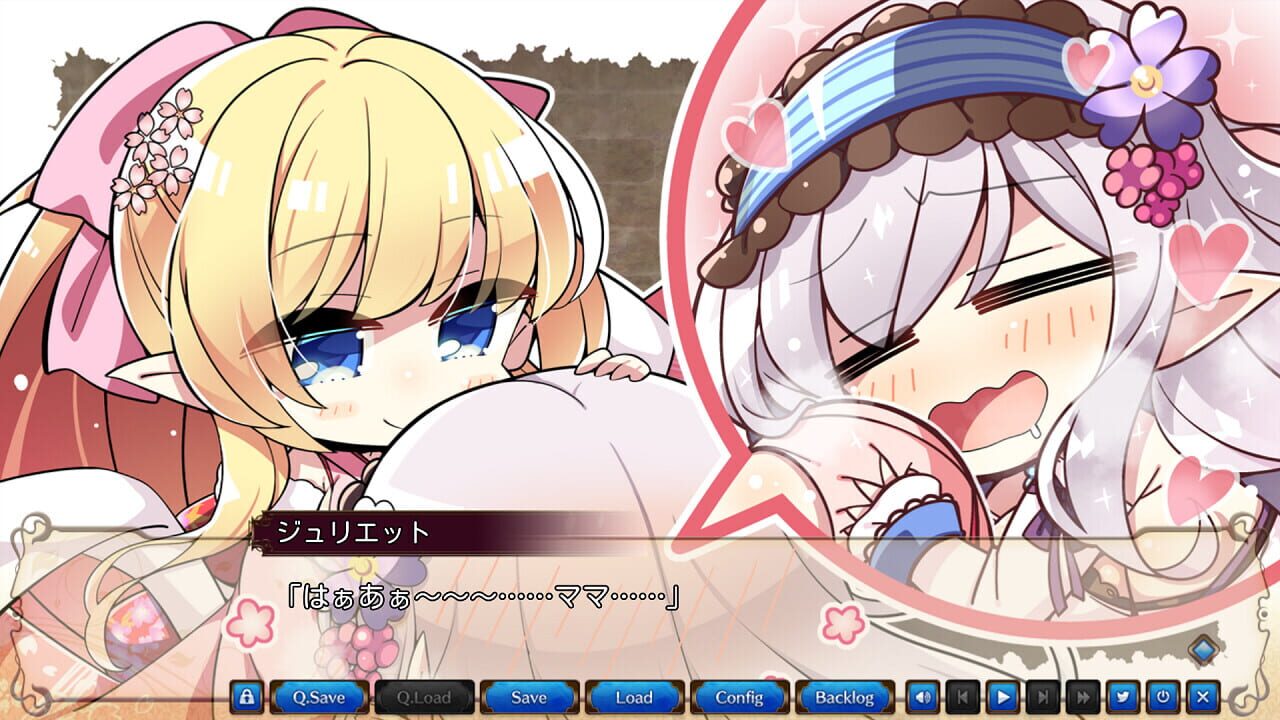Open the Backlog text history
The width and height of the screenshot is (1280, 720).
tap(846, 697)
